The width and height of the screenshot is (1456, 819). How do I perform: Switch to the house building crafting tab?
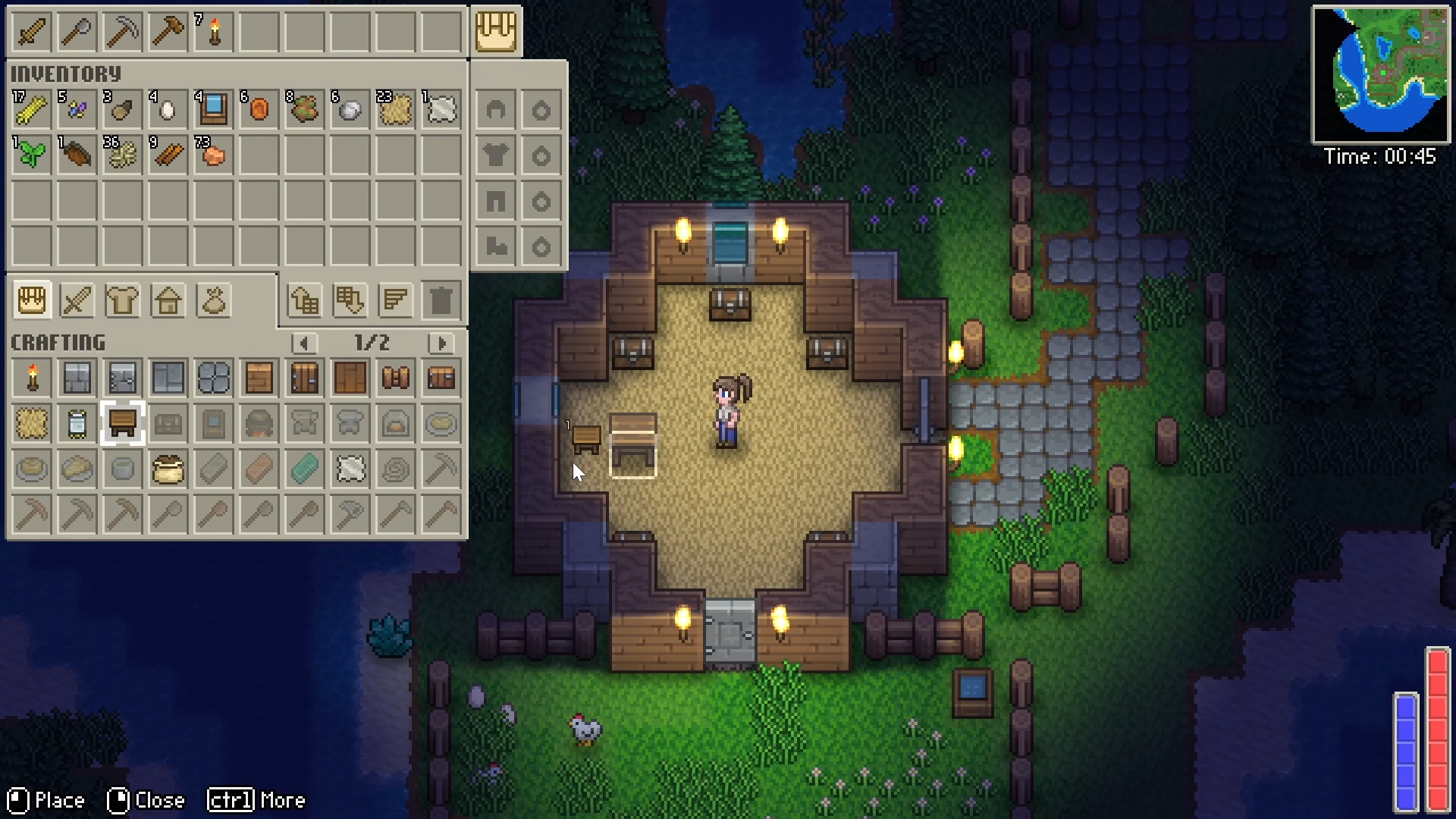pyautogui.click(x=168, y=301)
